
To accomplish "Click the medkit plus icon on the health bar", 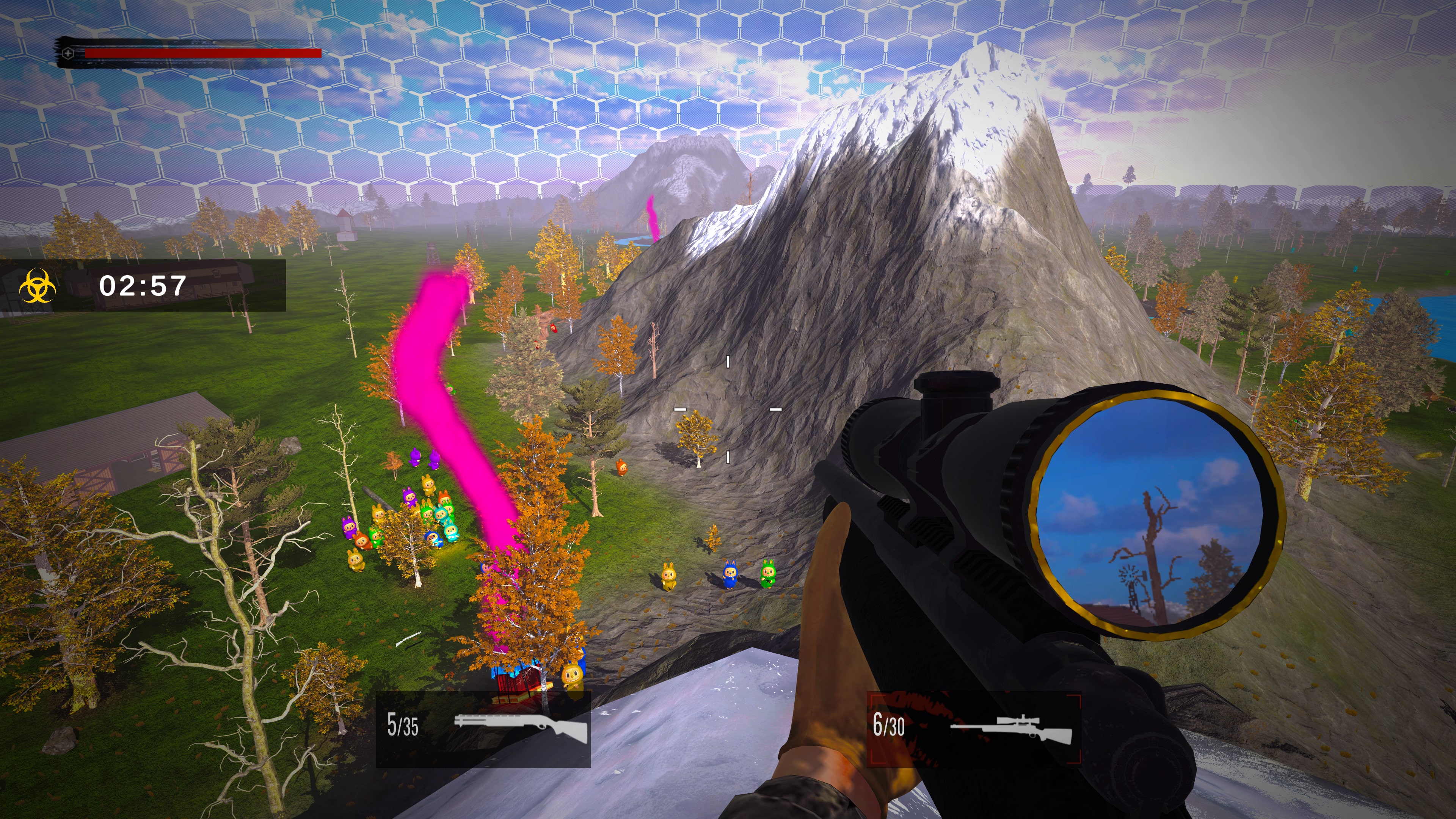I will [68, 53].
